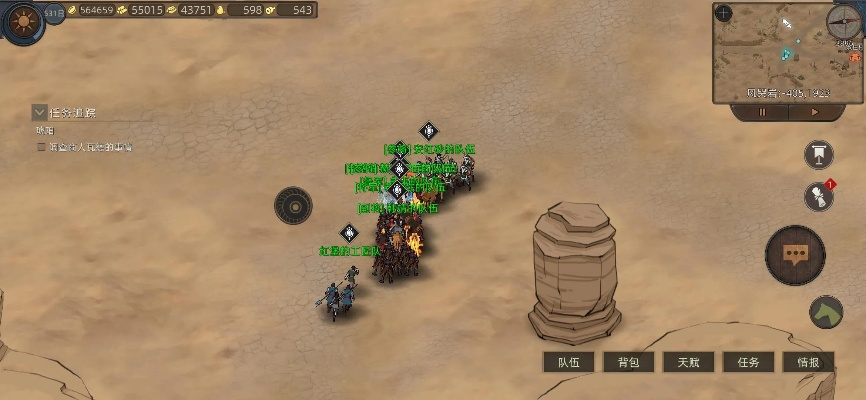This screenshot has height=400, width=866.
Task: Select the white banner flag icon
Action: [x=819, y=154]
